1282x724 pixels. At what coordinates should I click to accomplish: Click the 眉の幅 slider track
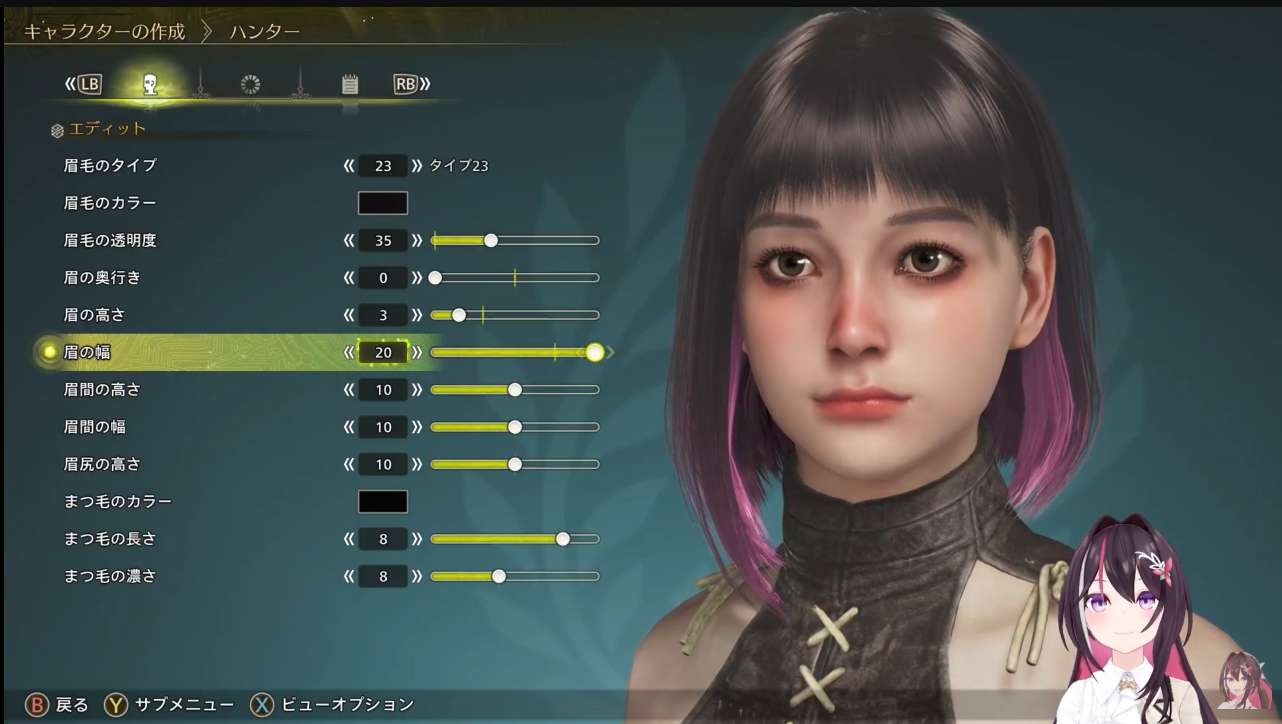coord(514,352)
